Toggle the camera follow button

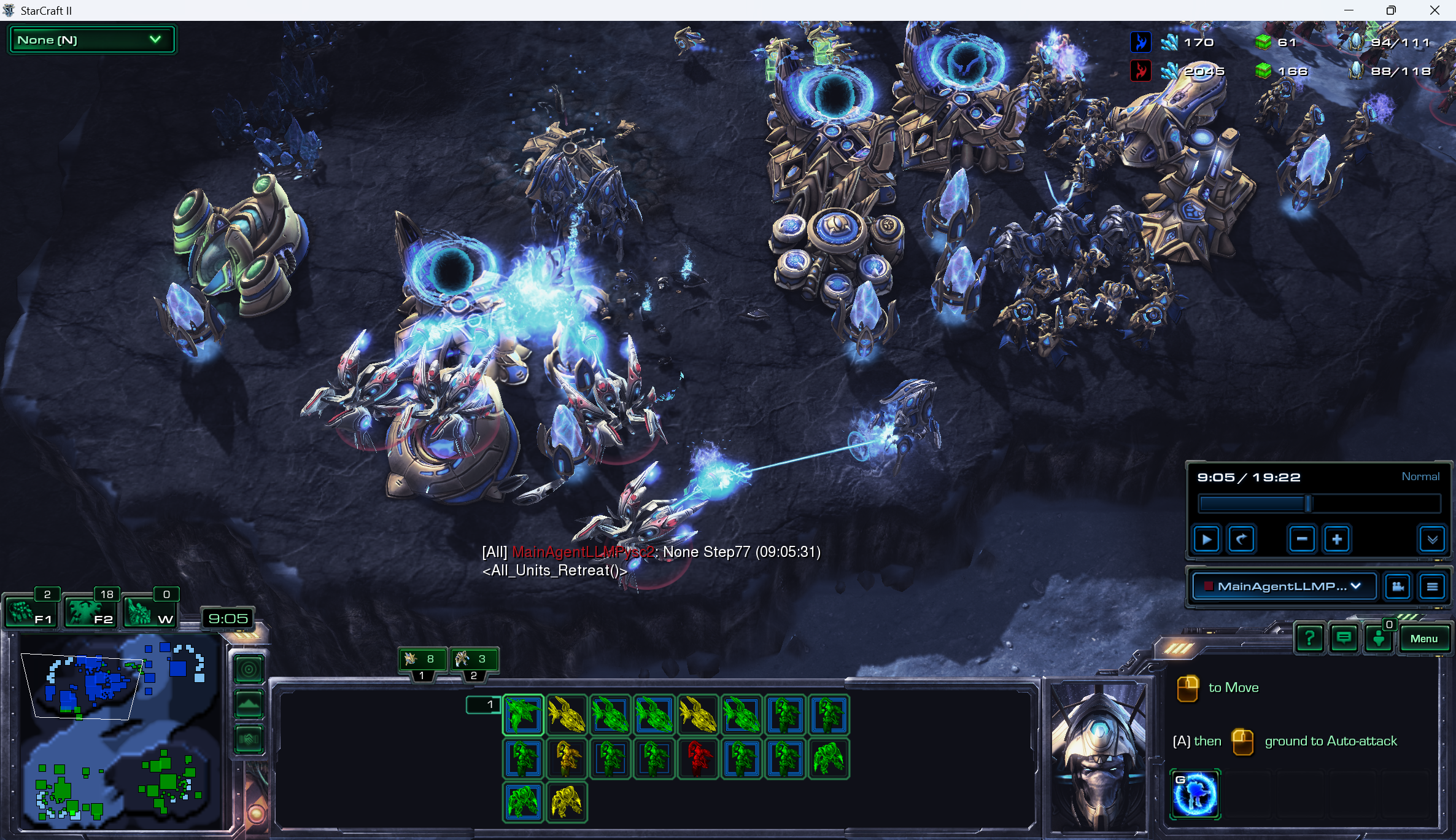pos(1398,586)
